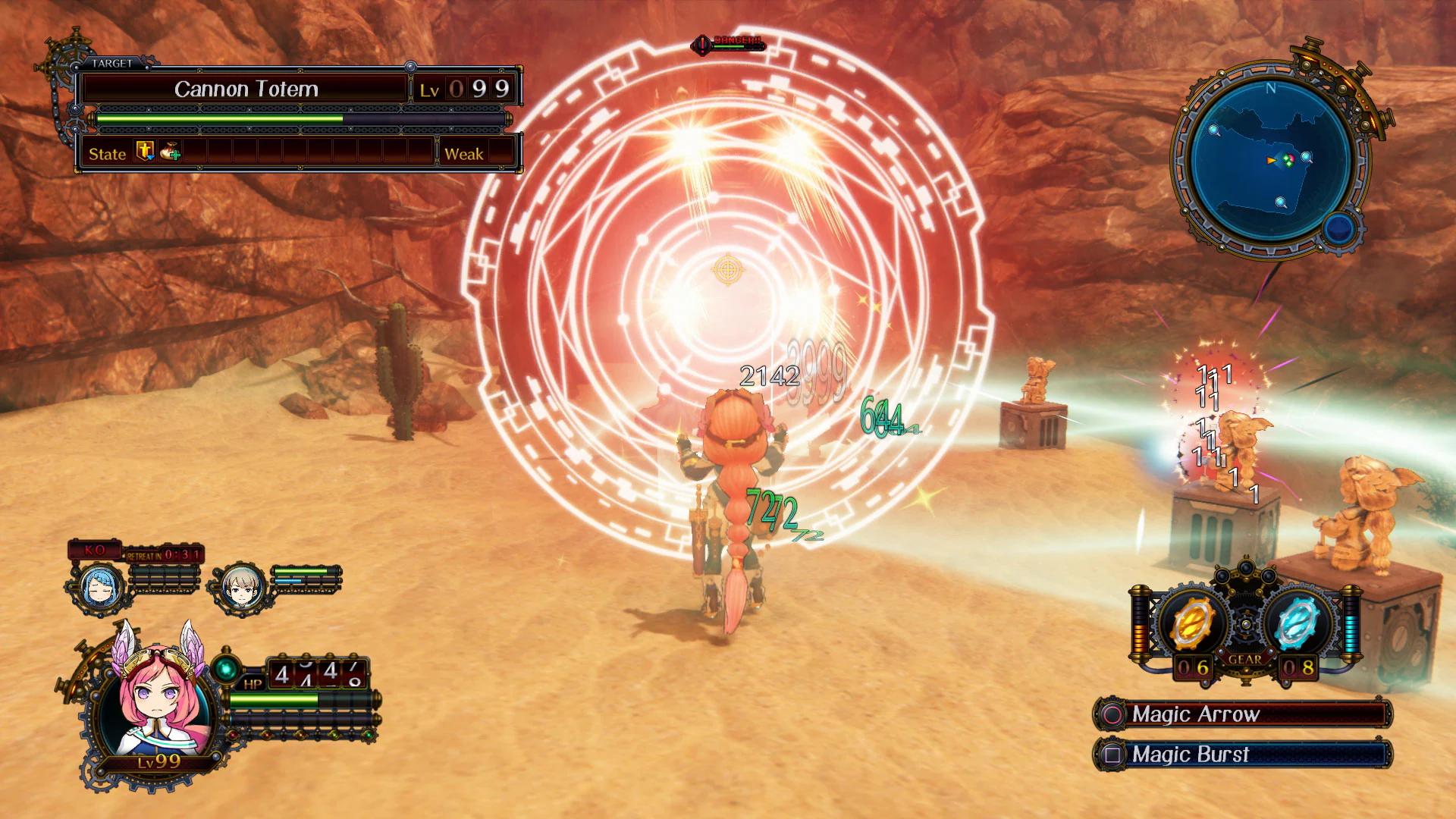Click Cannon Totem's green health bar

click(x=220, y=120)
